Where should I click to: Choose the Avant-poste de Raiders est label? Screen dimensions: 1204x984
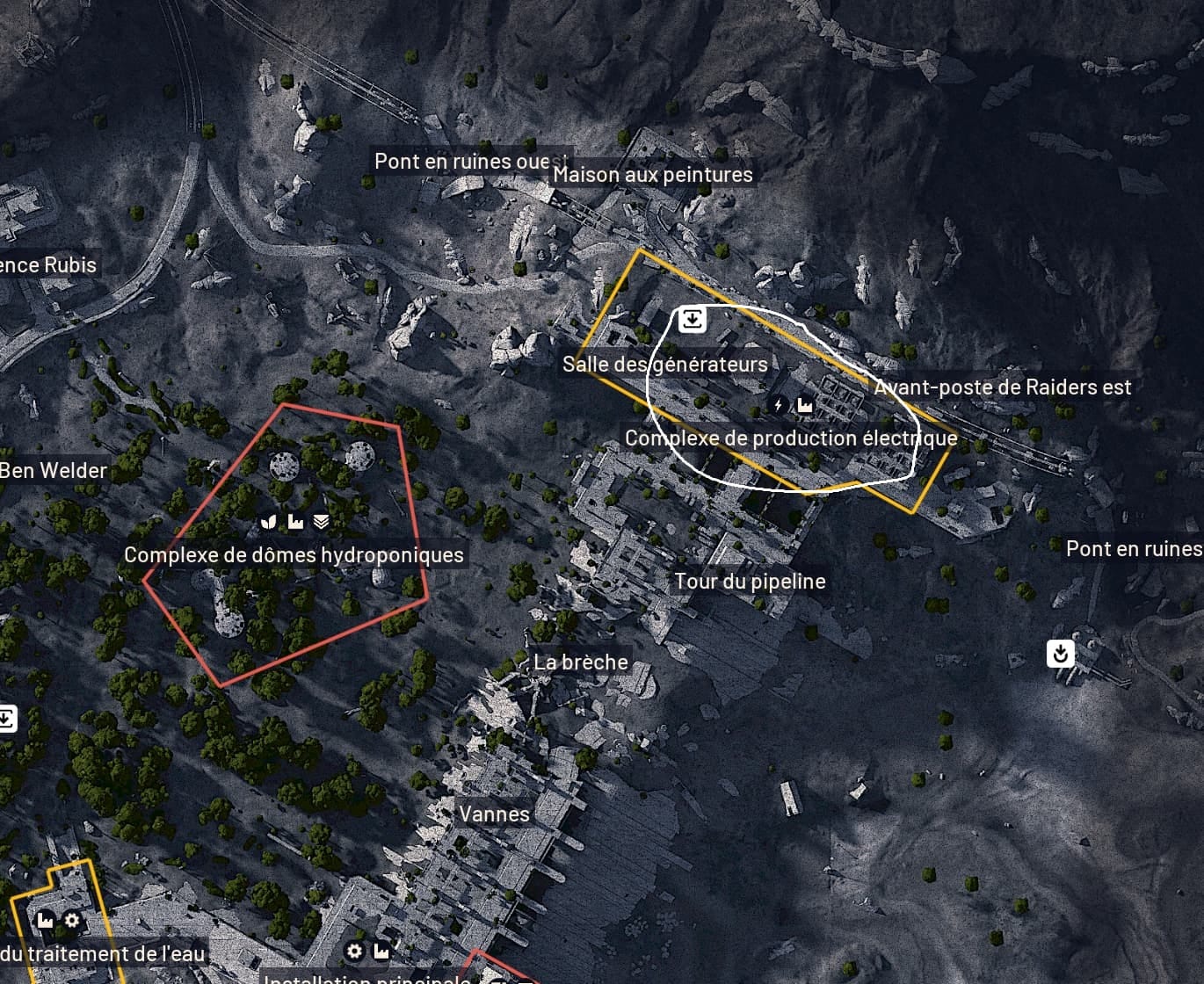click(x=1003, y=387)
